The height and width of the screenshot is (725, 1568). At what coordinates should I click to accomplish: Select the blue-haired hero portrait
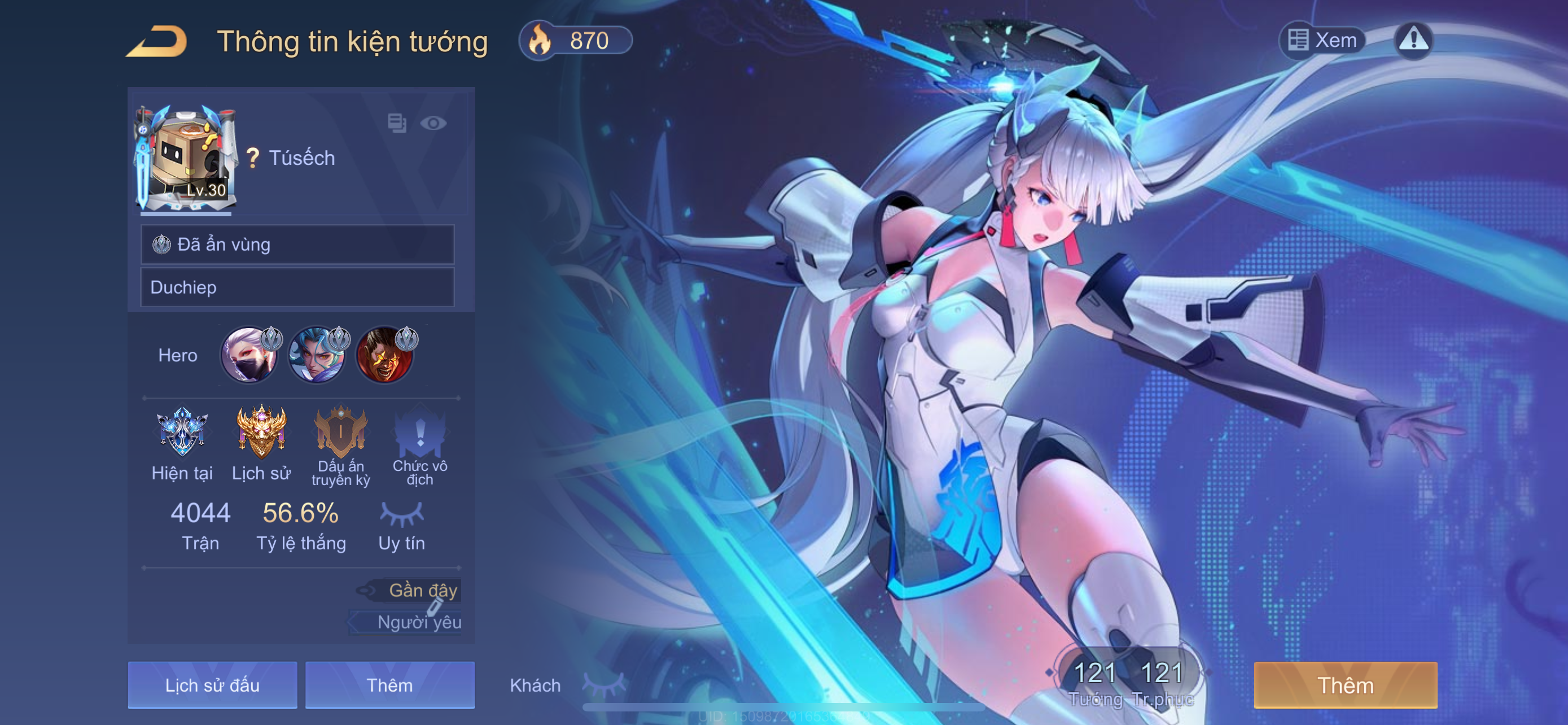(x=317, y=356)
